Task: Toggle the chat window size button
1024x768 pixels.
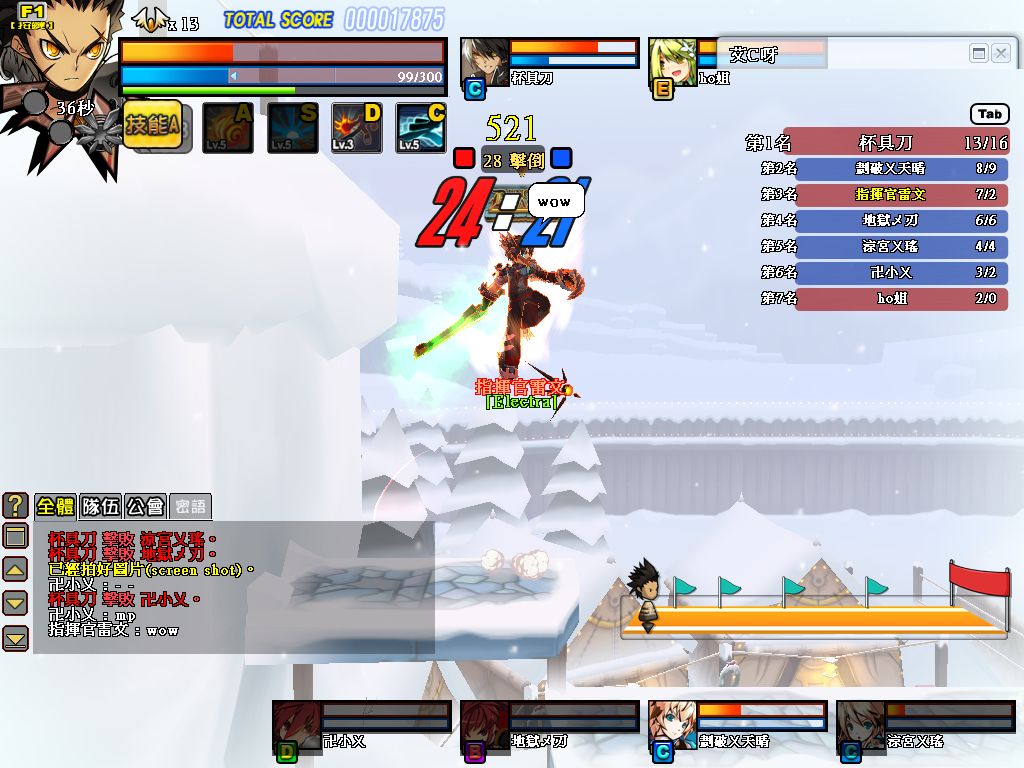Action: point(15,535)
